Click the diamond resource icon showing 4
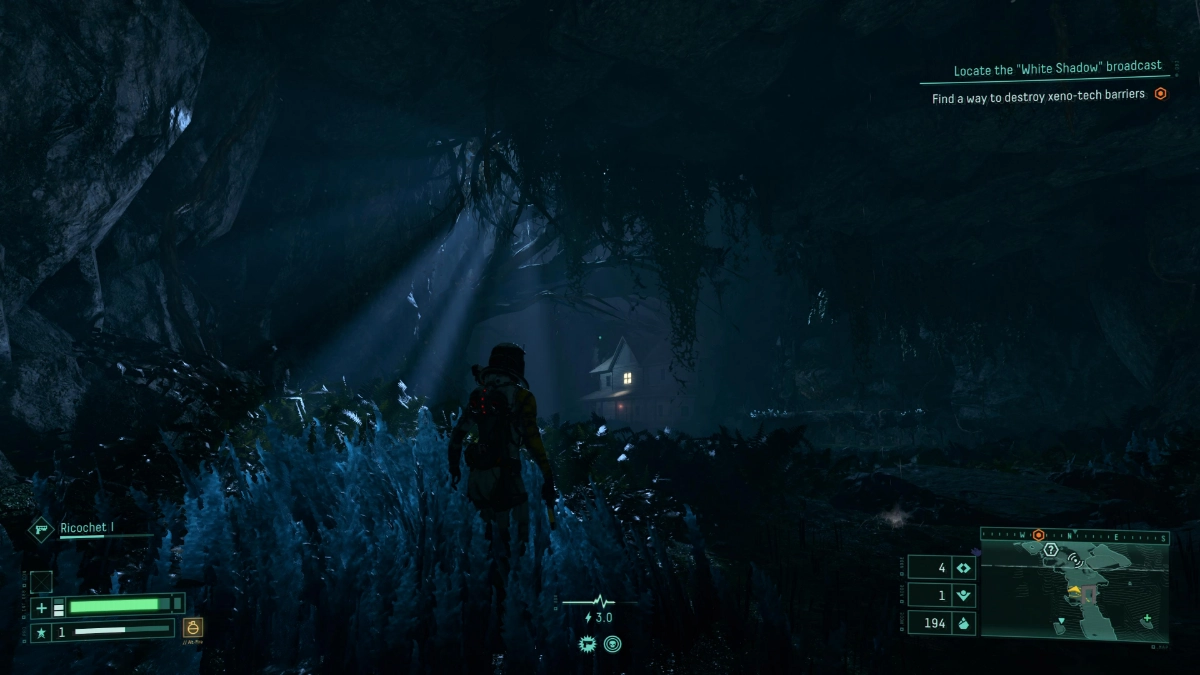 click(964, 568)
